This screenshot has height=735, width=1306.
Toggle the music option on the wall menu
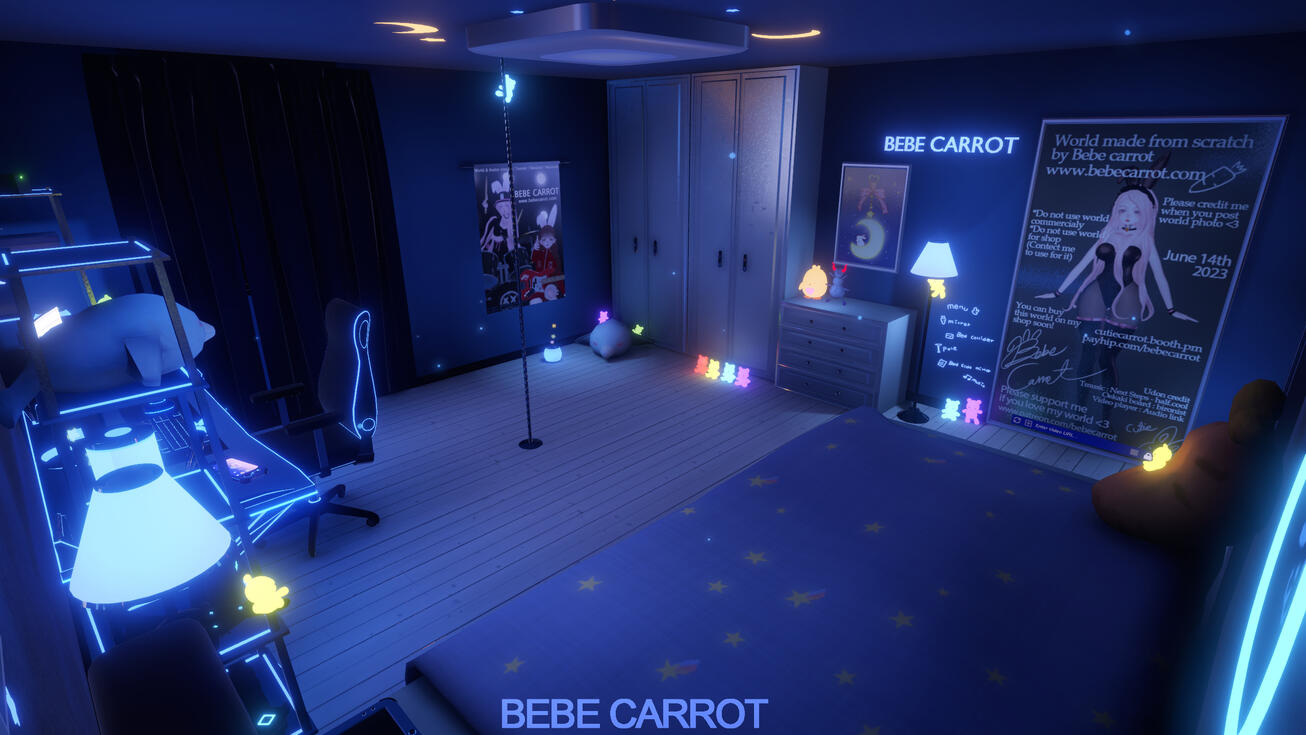968,378
